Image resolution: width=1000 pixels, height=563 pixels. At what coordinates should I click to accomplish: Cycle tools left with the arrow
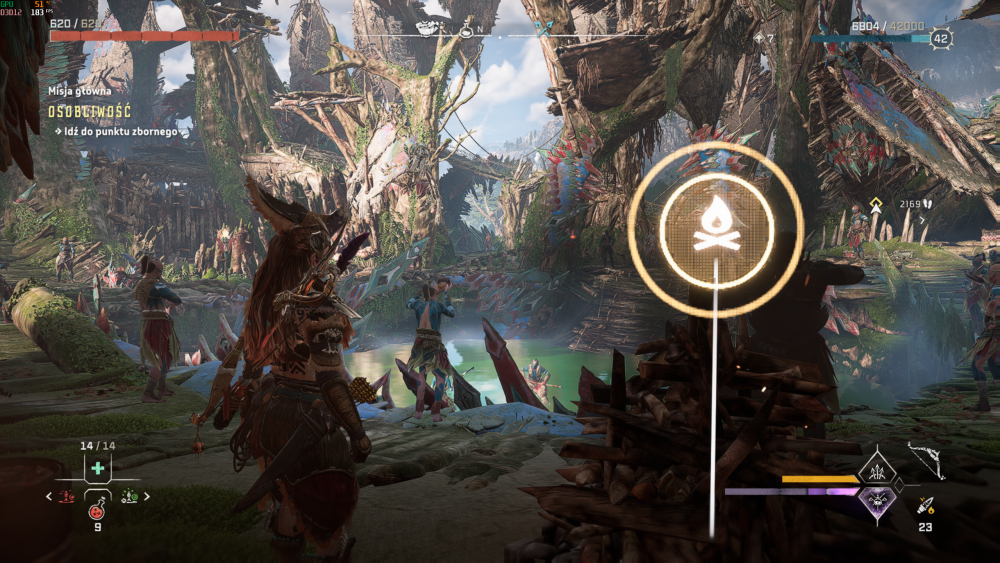(49, 496)
